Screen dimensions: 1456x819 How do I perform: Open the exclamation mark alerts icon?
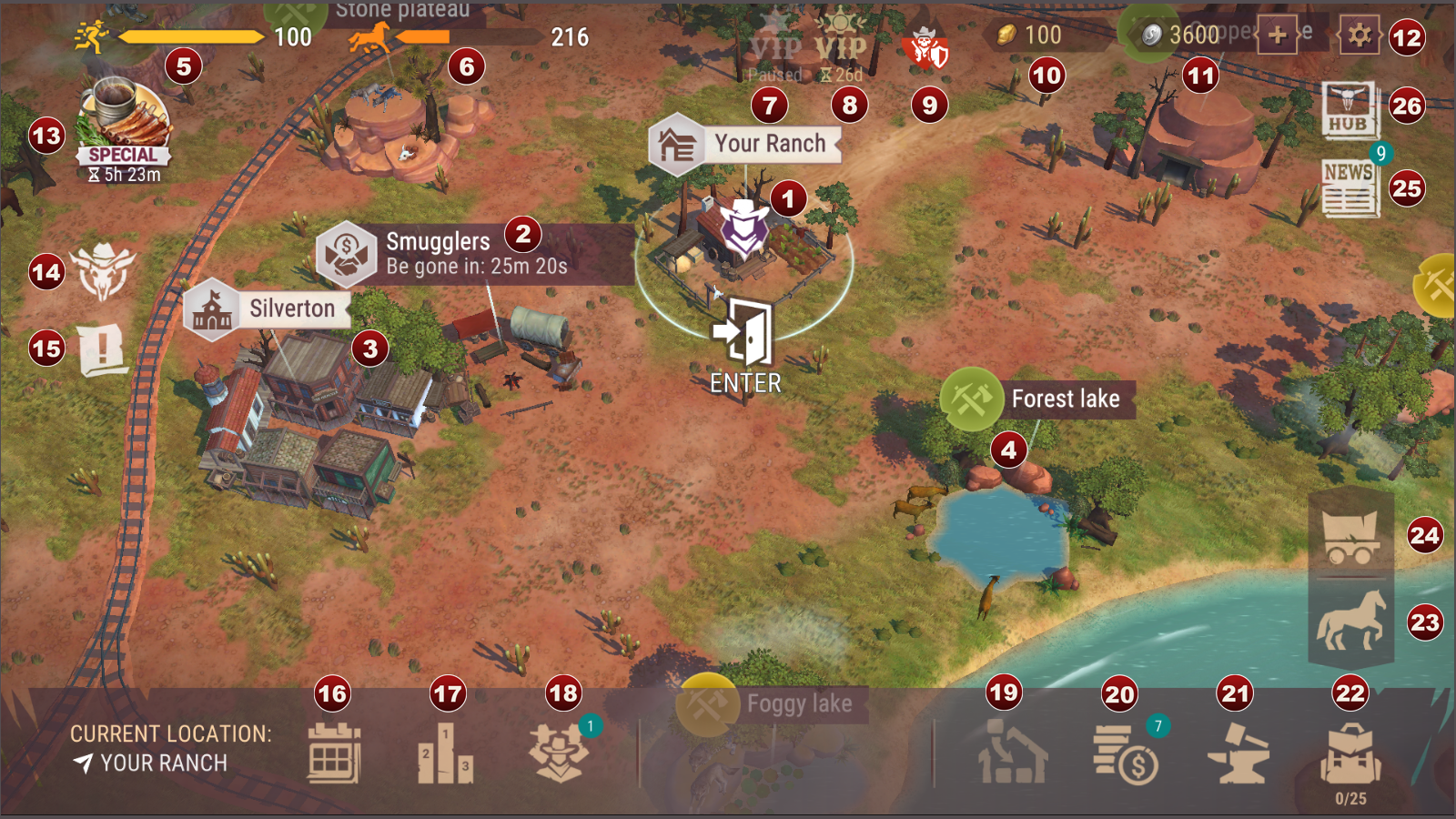pyautogui.click(x=102, y=349)
